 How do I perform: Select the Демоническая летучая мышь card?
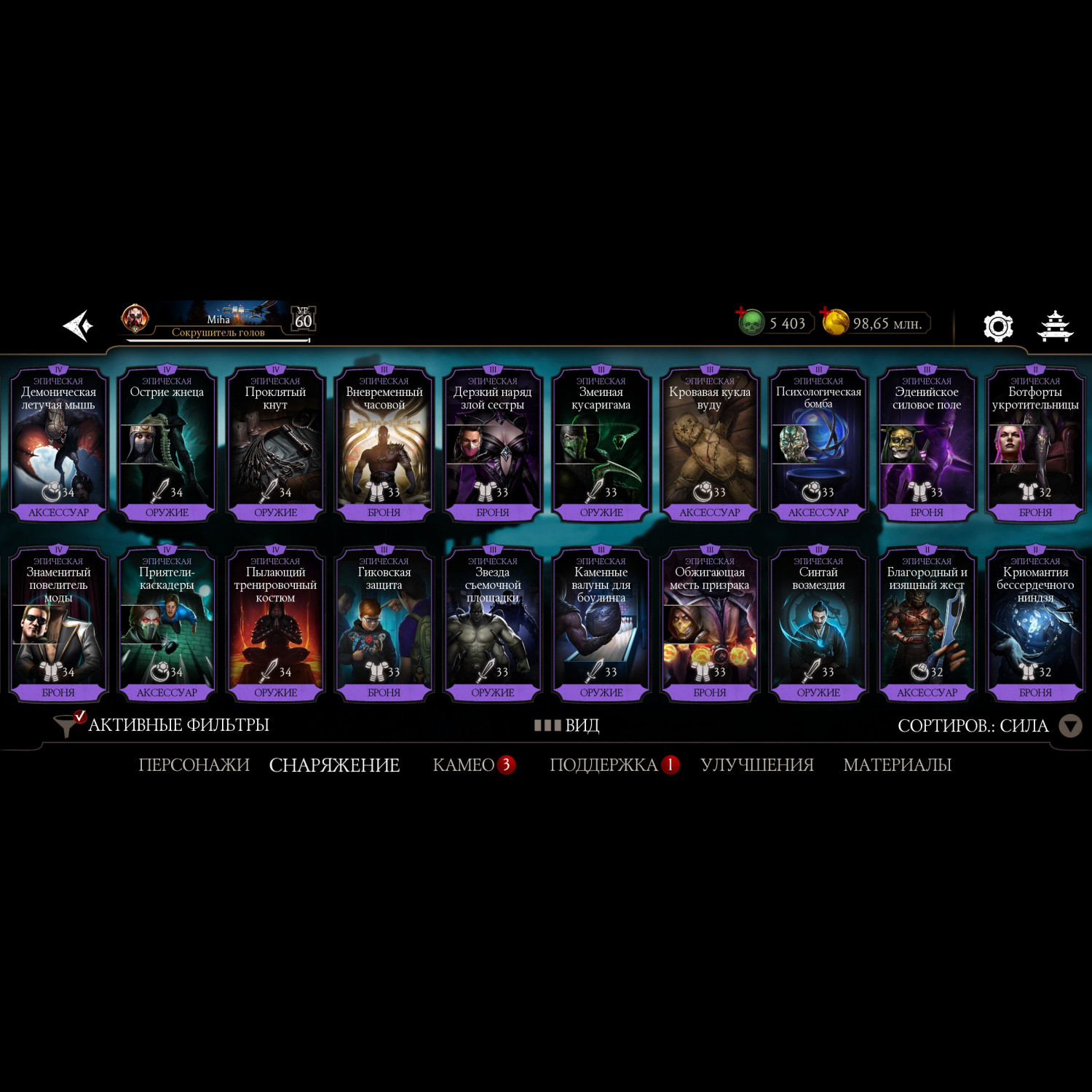pyautogui.click(x=58, y=444)
